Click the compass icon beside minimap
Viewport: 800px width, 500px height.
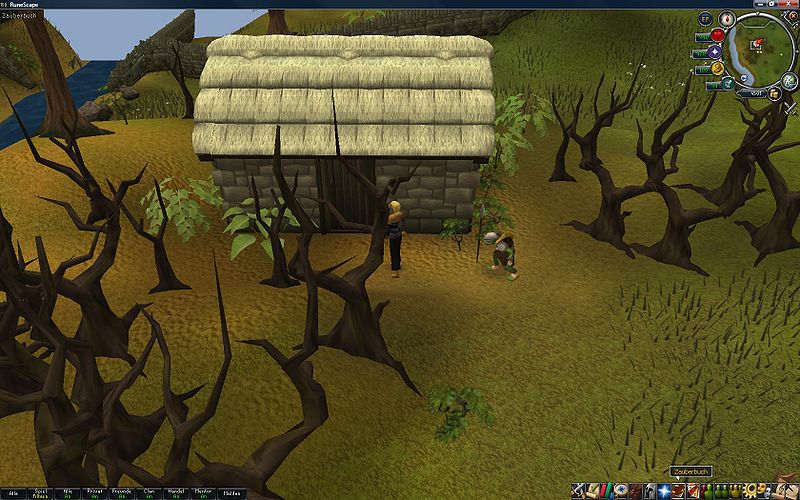[726, 18]
